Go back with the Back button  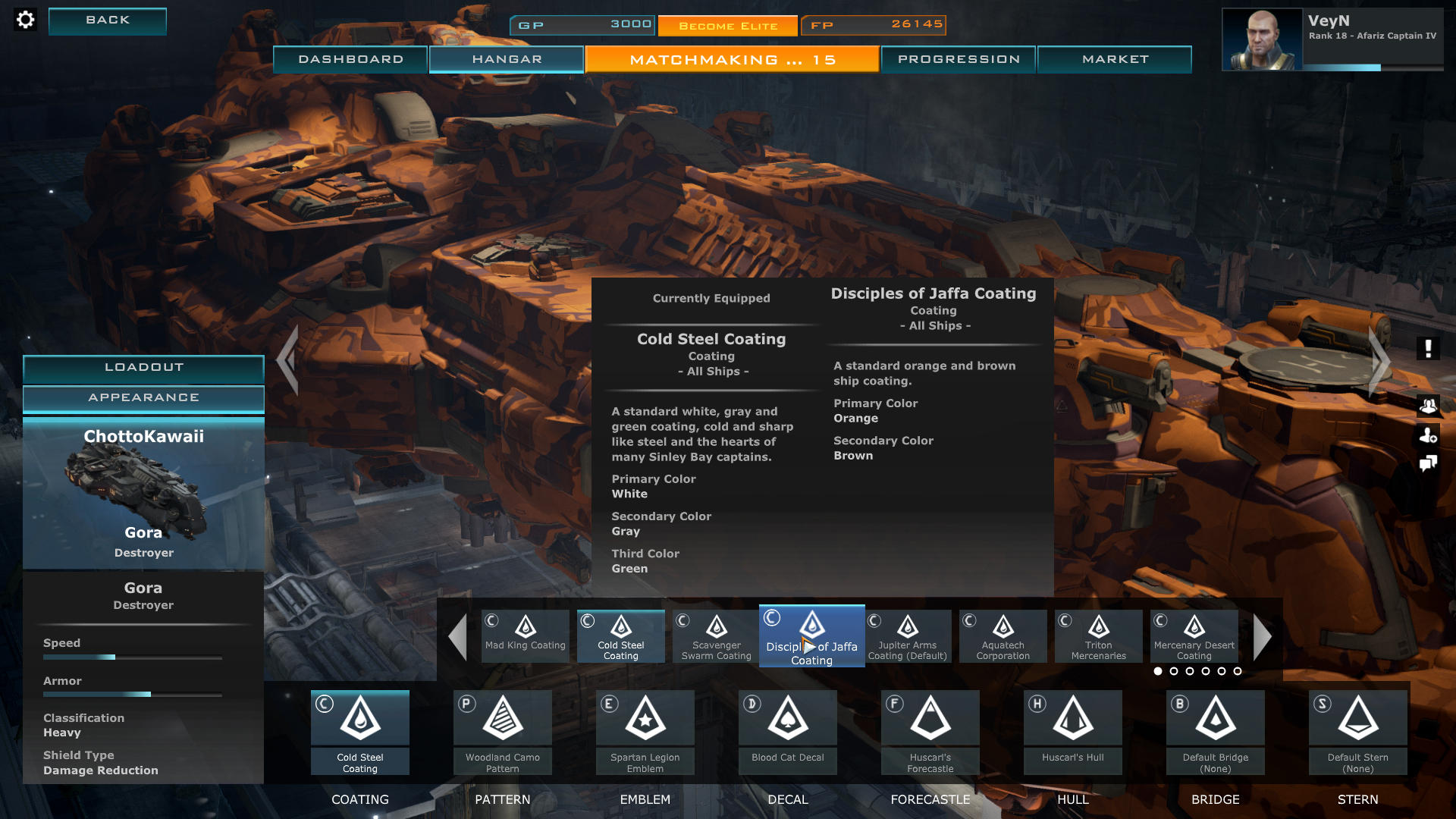point(108,20)
